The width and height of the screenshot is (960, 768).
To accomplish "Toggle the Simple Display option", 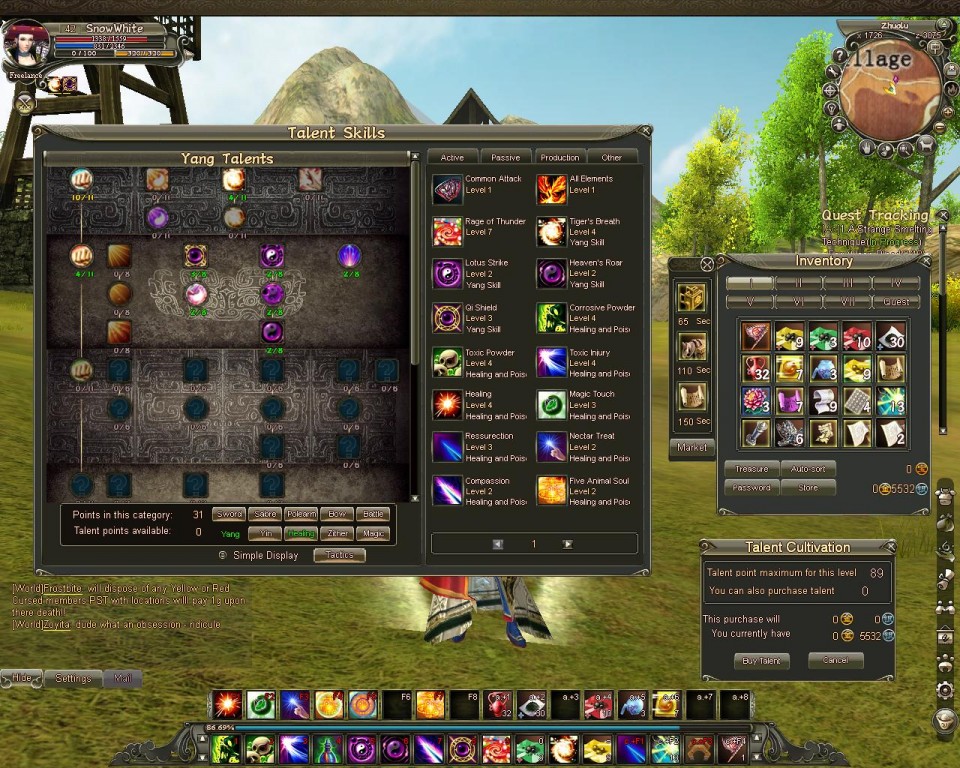I will pos(223,556).
